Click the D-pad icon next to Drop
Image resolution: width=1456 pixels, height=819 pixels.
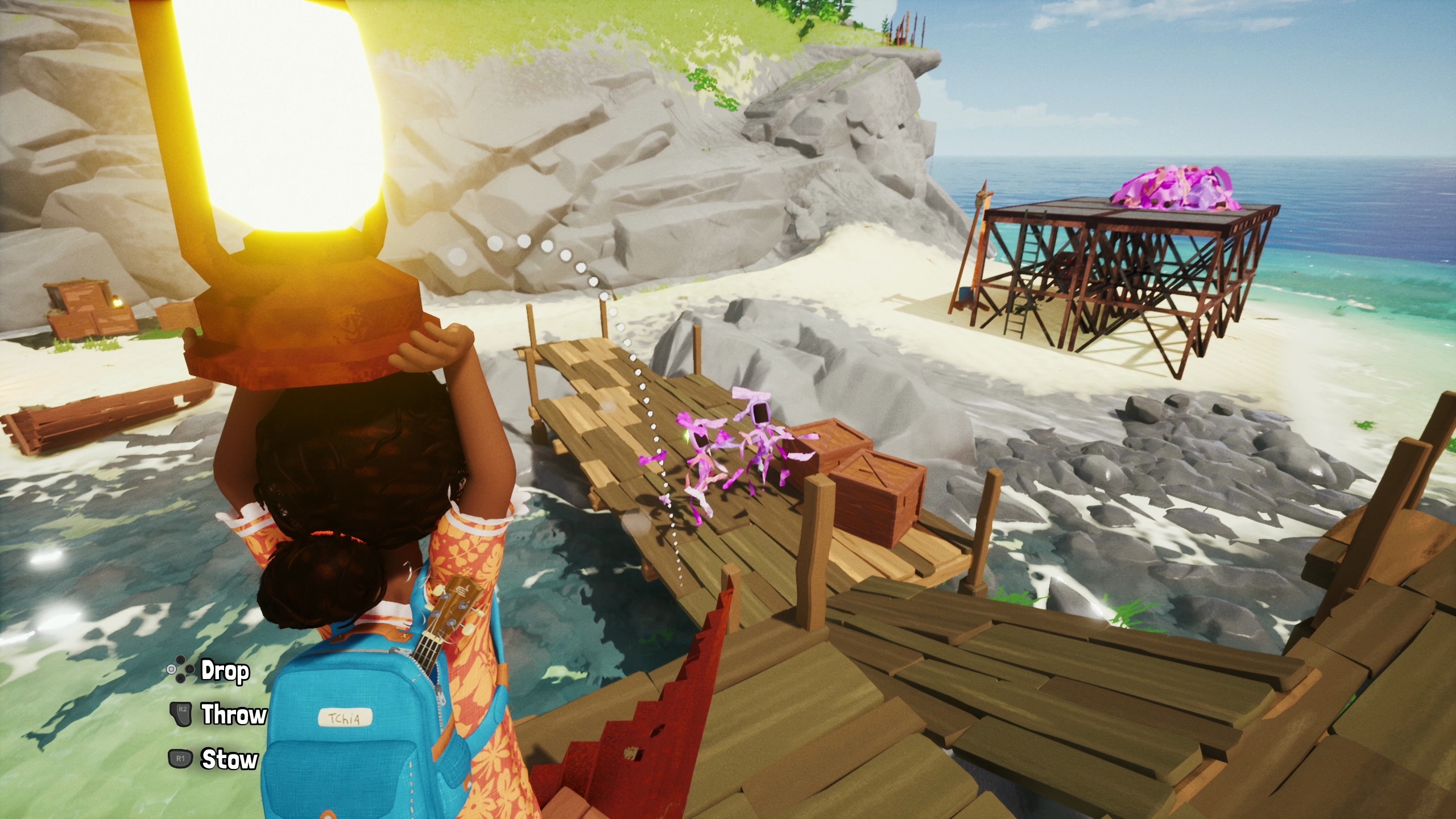point(180,669)
